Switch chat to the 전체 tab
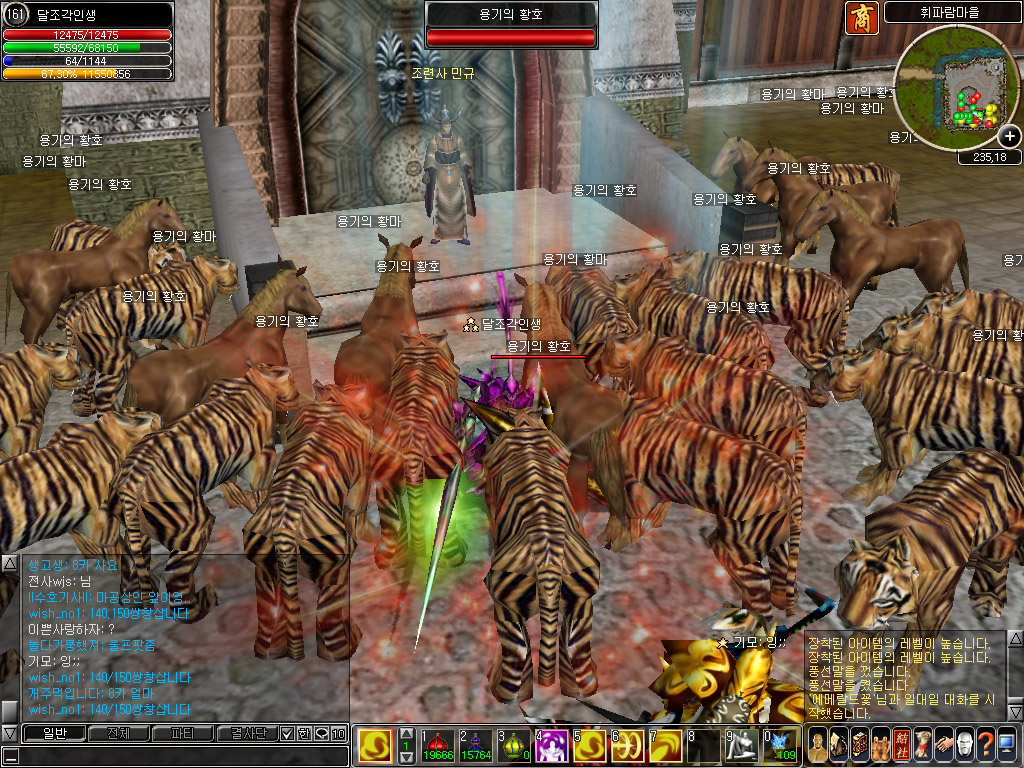Screen dimensions: 1024x768 (118, 733)
